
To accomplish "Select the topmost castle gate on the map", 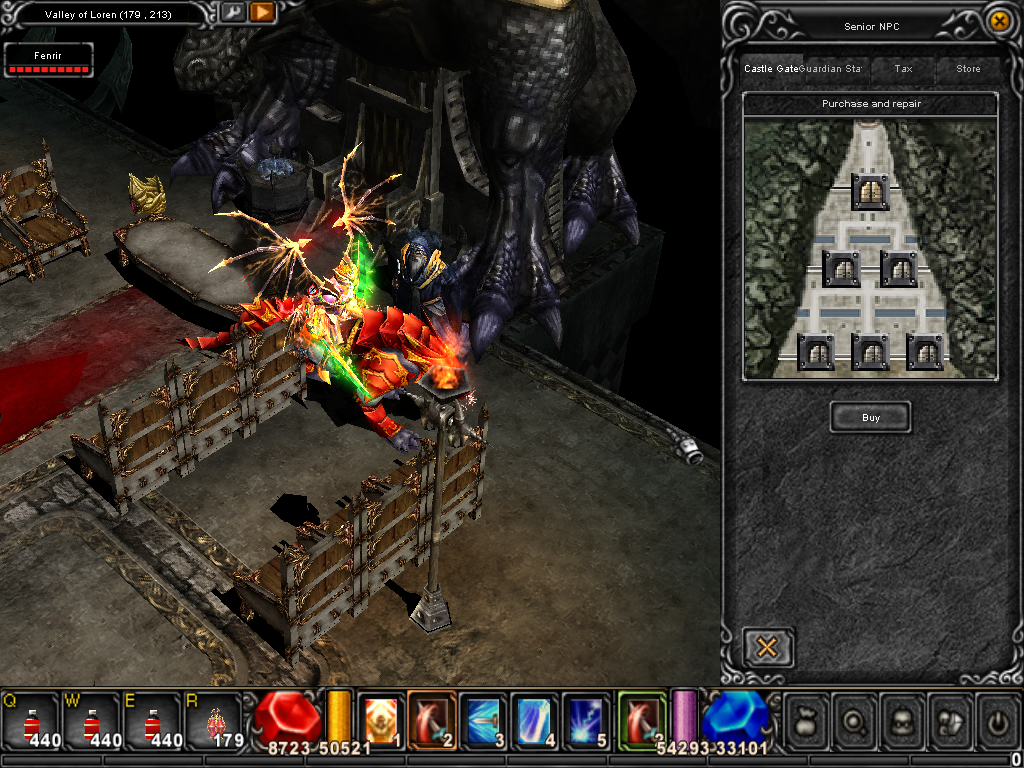I will pos(870,192).
